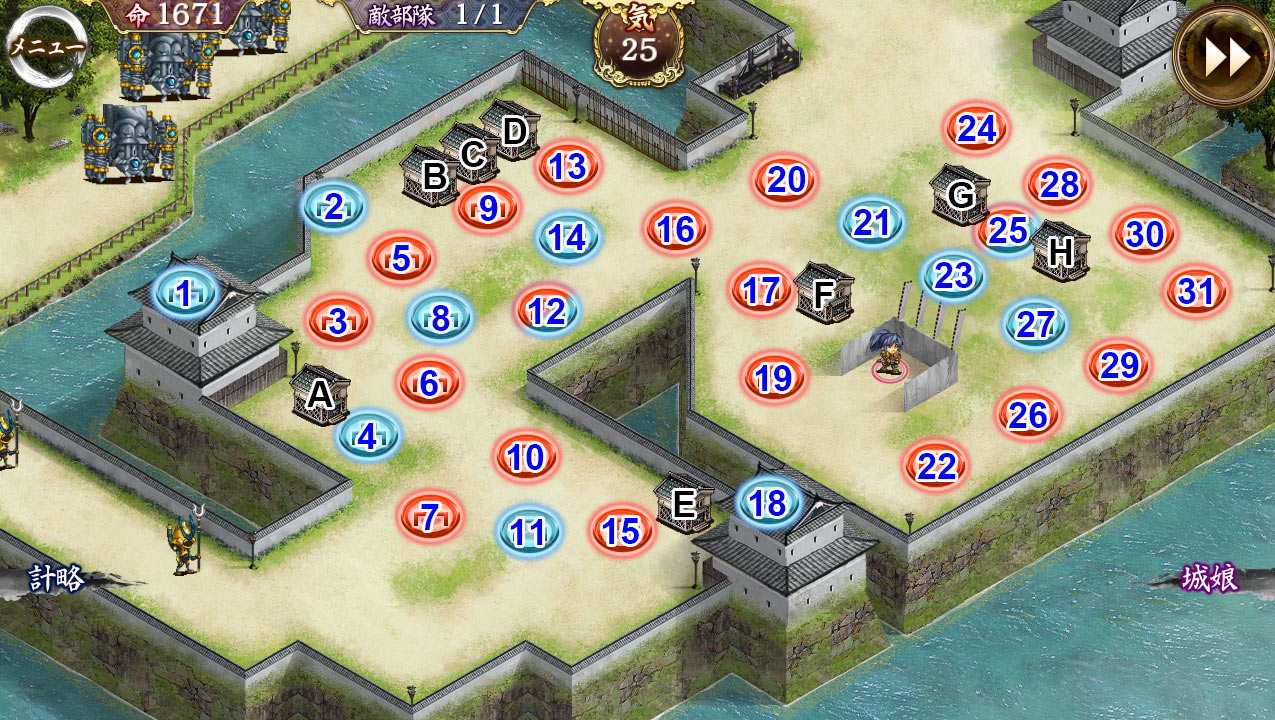Viewport: 1275px width, 720px height.
Task: Open the メニュー menu button
Action: tap(46, 47)
